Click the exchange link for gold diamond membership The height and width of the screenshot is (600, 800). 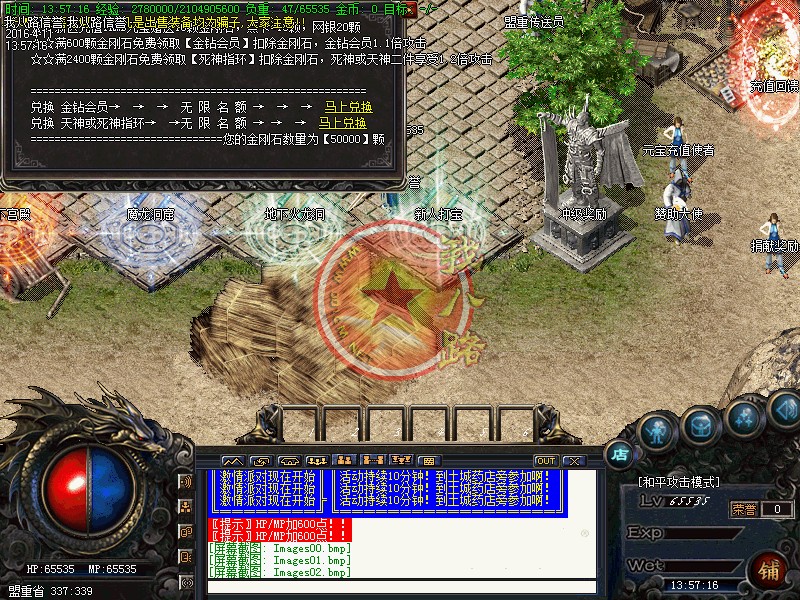pos(348,107)
